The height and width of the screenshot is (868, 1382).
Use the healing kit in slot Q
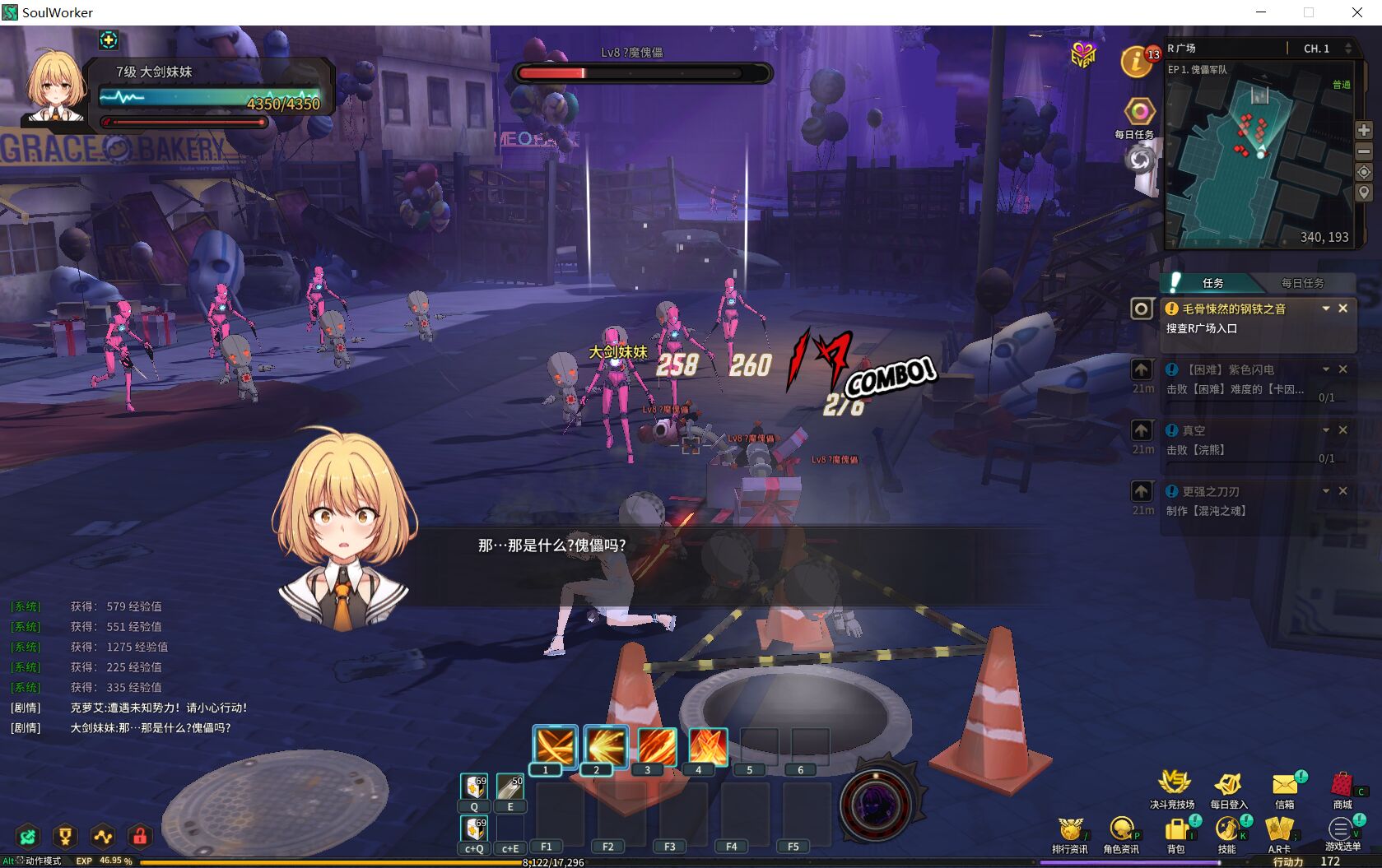click(x=474, y=787)
